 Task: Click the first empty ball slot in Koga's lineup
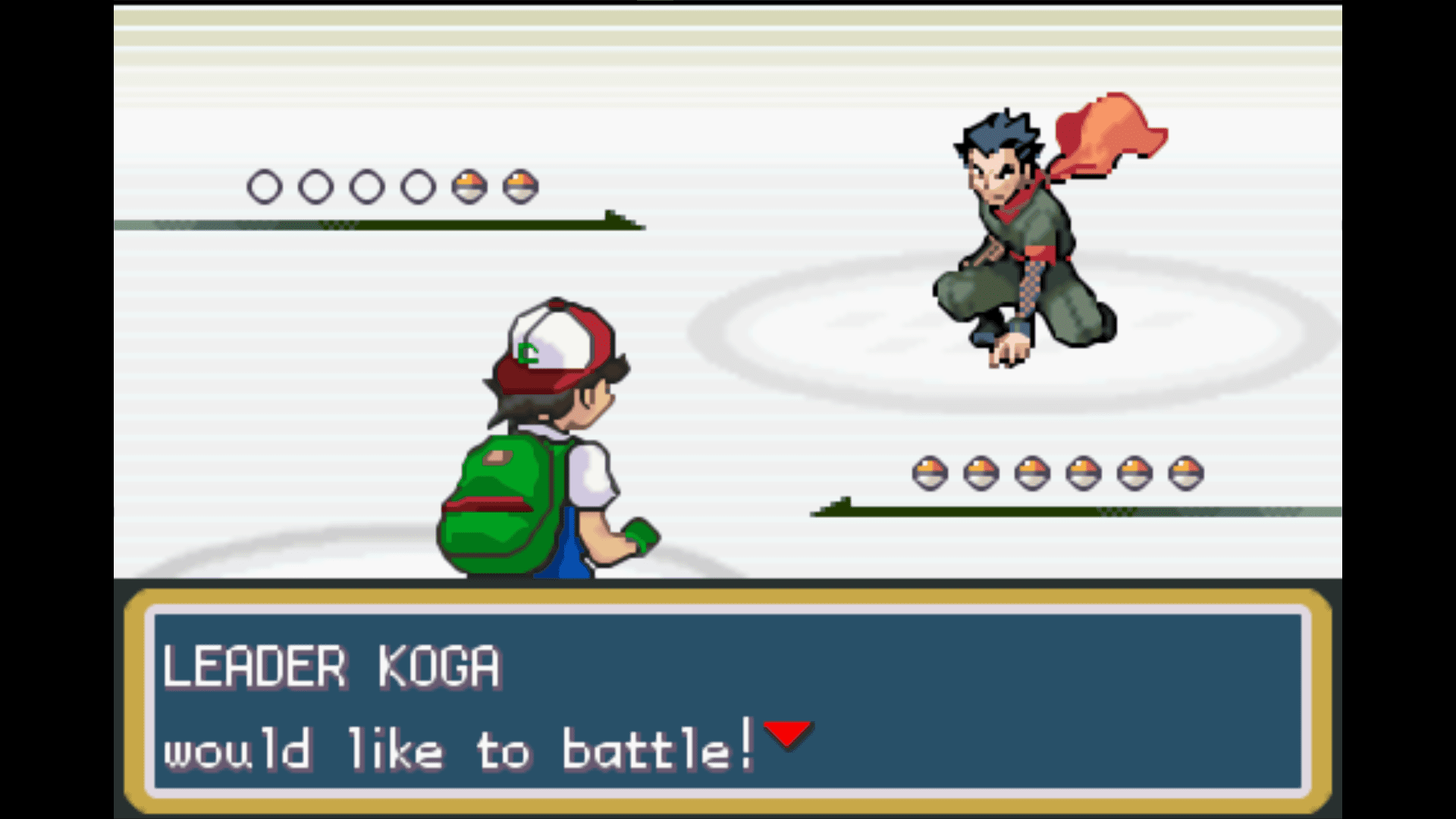click(x=265, y=184)
